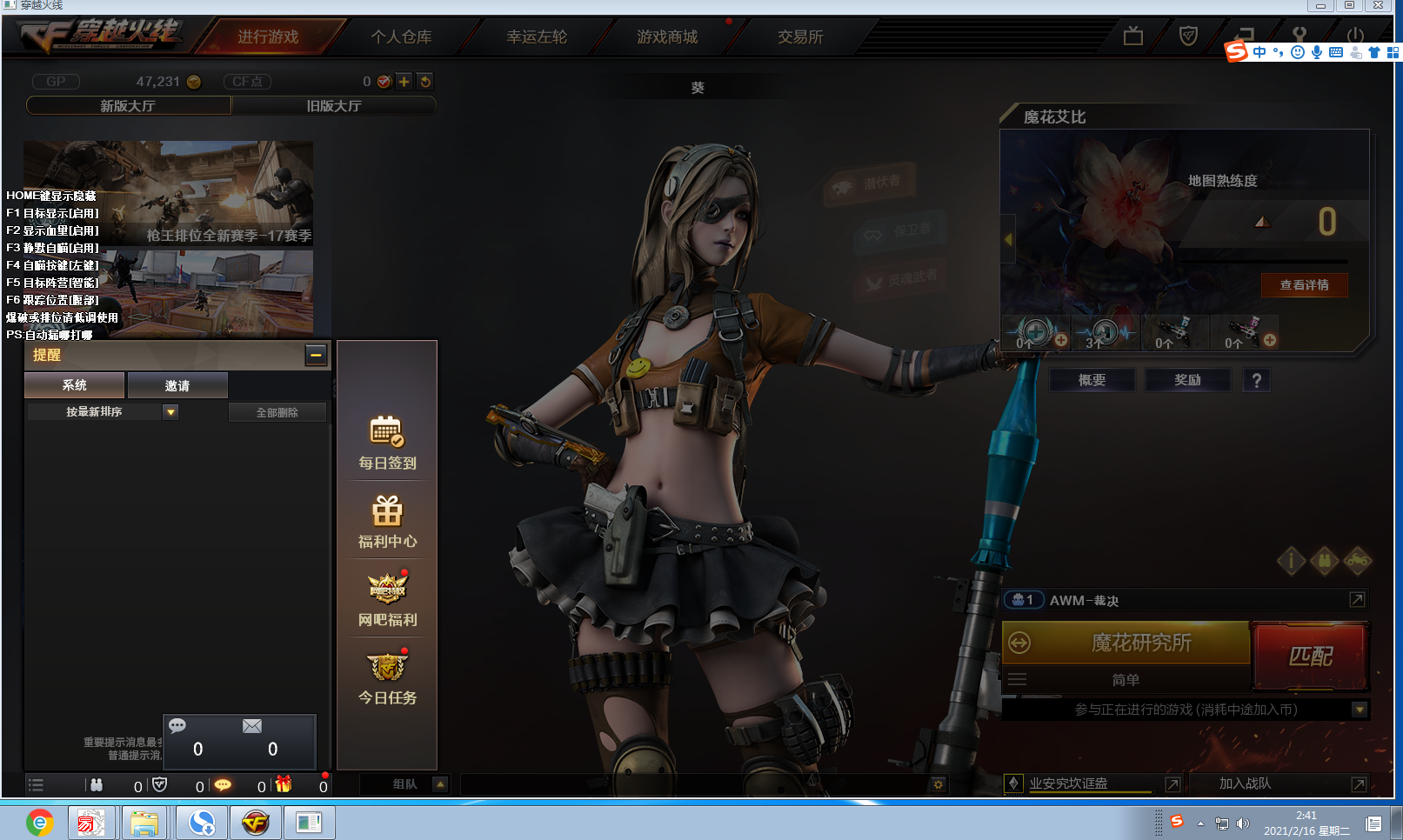This screenshot has height=840, width=1403.
Task: Switch to the 邀请 invites tab
Action: point(177,385)
